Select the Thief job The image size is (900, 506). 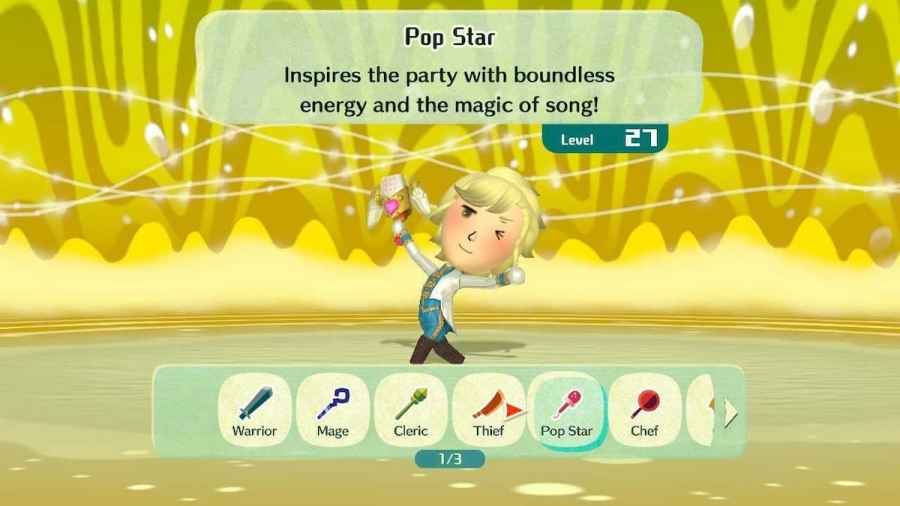click(488, 410)
